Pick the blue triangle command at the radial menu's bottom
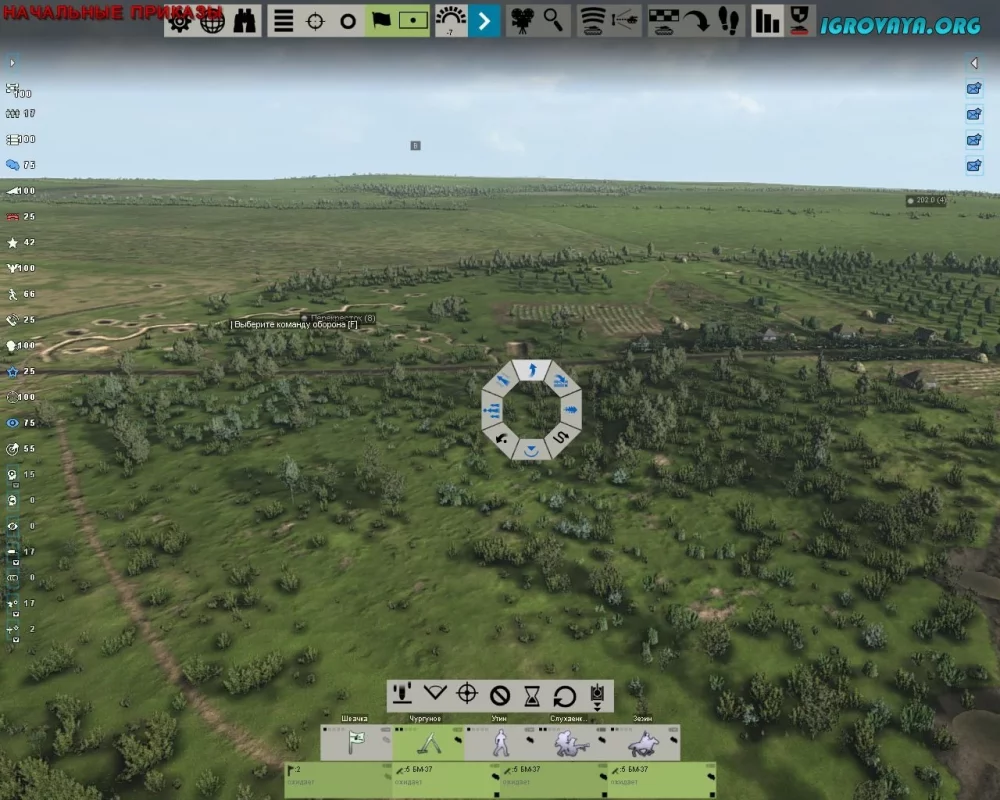 pos(532,449)
